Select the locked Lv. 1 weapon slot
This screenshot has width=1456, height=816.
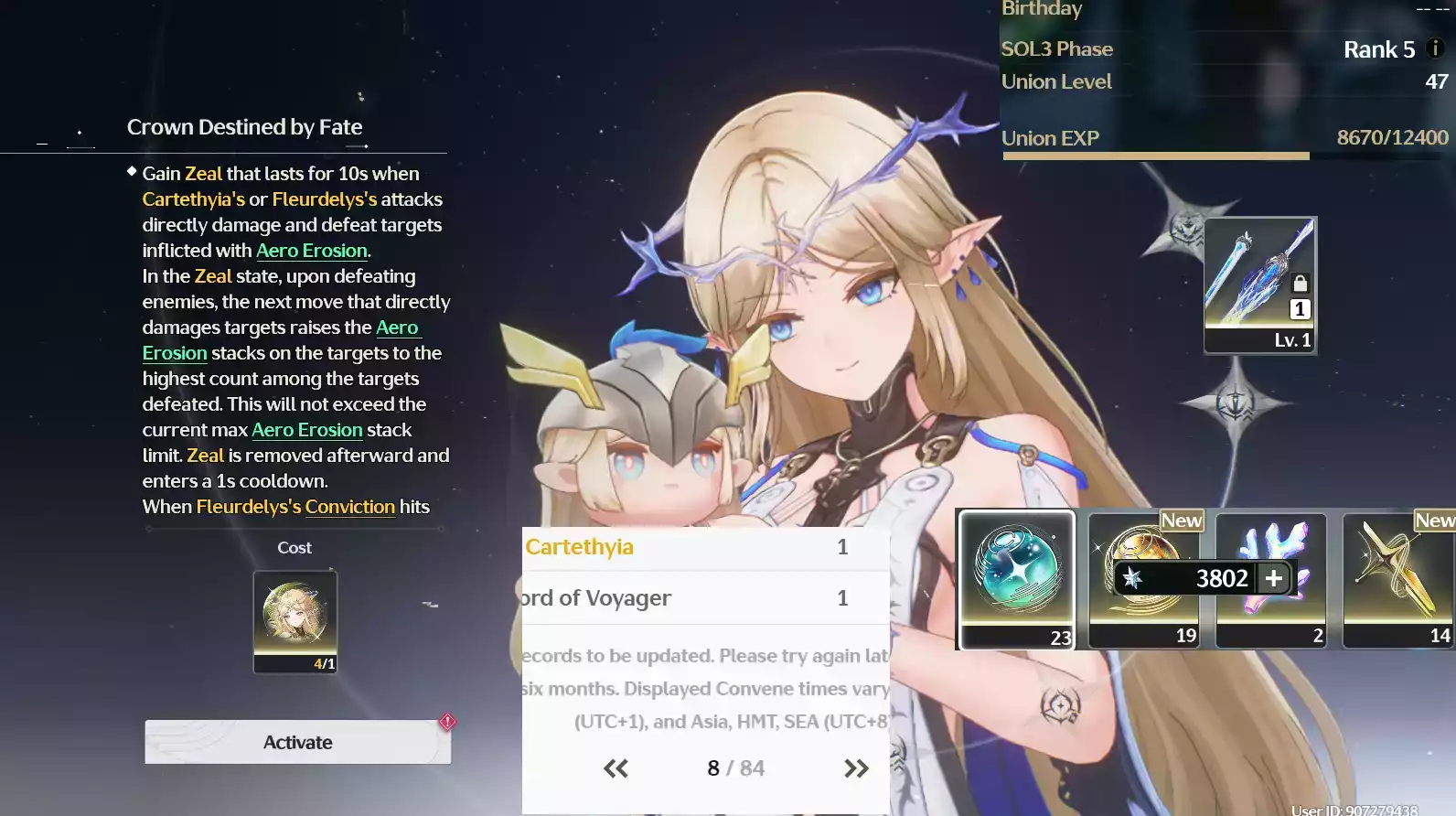pyautogui.click(x=1260, y=285)
